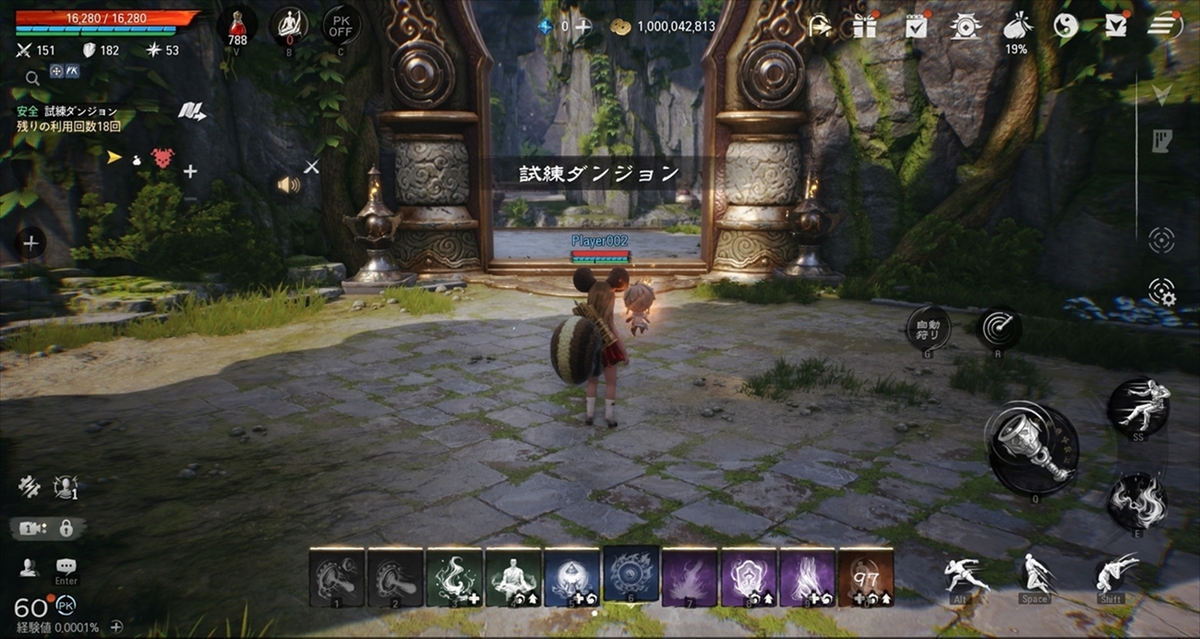Activate the purple flame skill
Viewport: 1200px width, 639px height.
click(x=689, y=577)
